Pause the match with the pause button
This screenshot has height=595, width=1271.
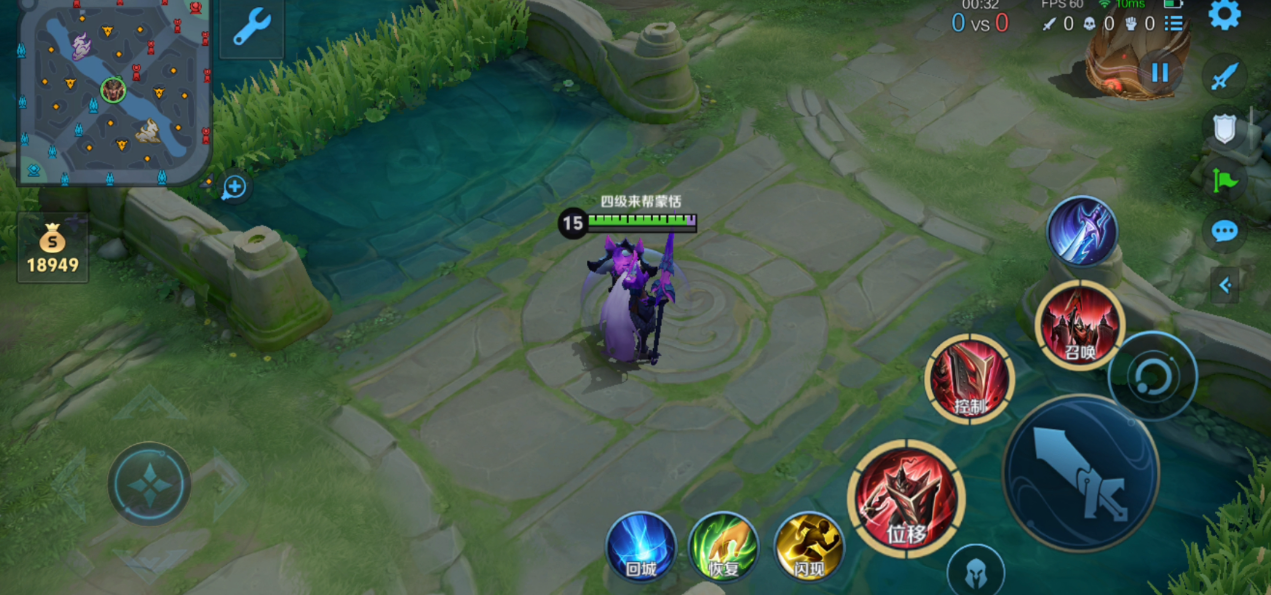(x=1160, y=72)
